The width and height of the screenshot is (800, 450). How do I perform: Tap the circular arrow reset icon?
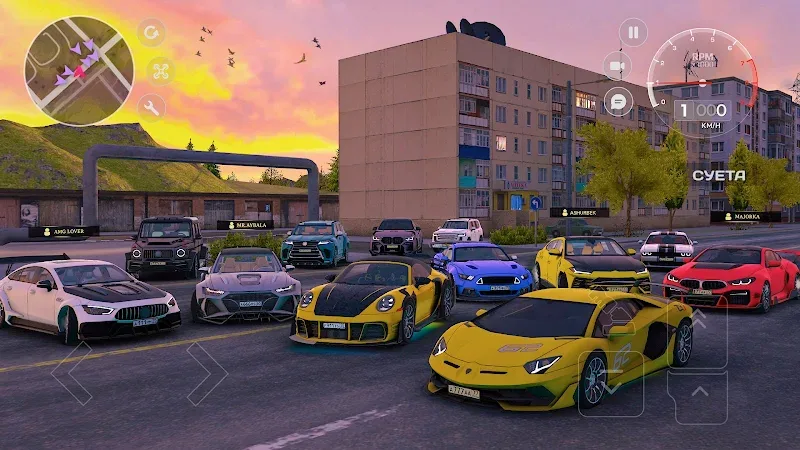click(x=152, y=33)
